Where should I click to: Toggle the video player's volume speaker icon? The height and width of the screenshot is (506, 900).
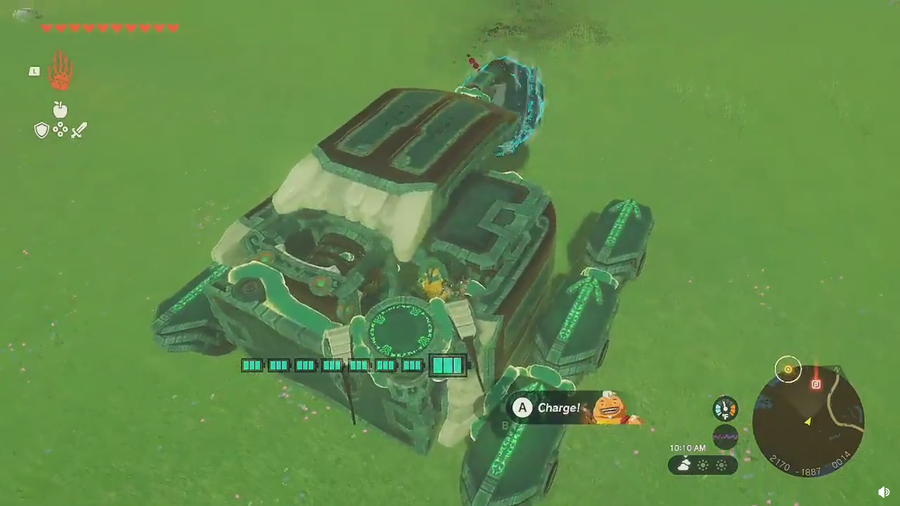(x=884, y=492)
